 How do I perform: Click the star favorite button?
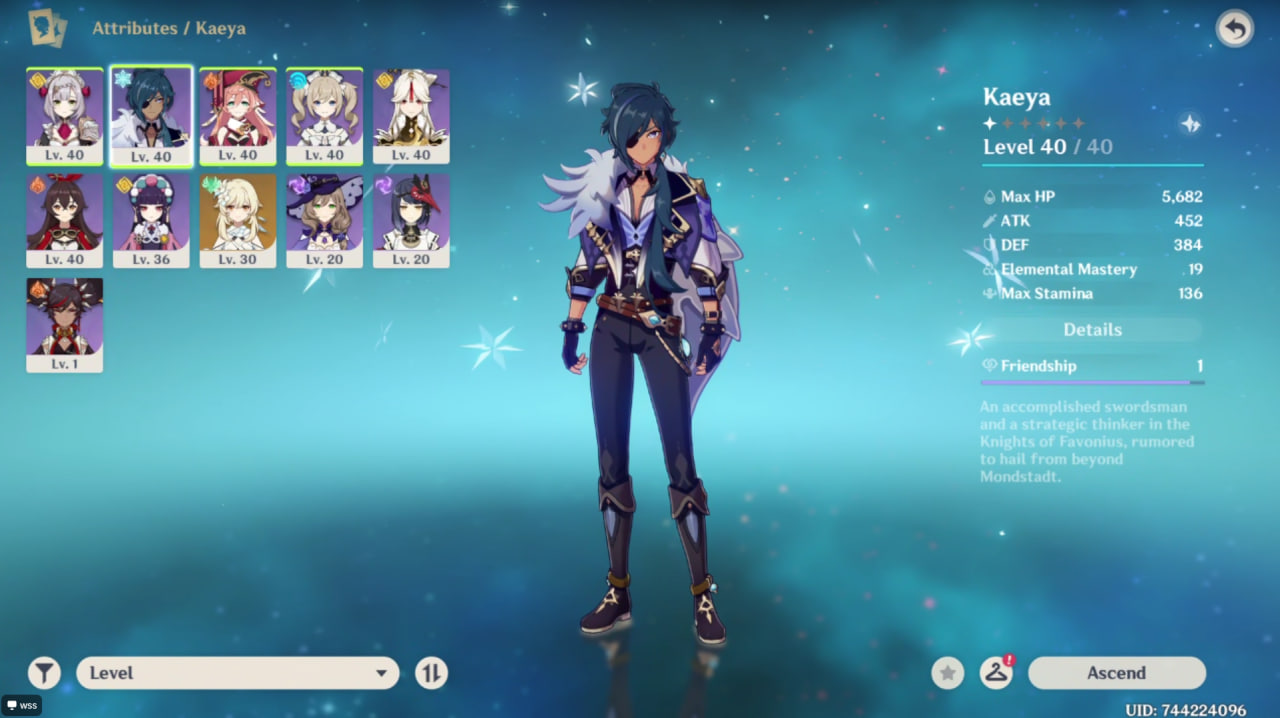(x=948, y=673)
